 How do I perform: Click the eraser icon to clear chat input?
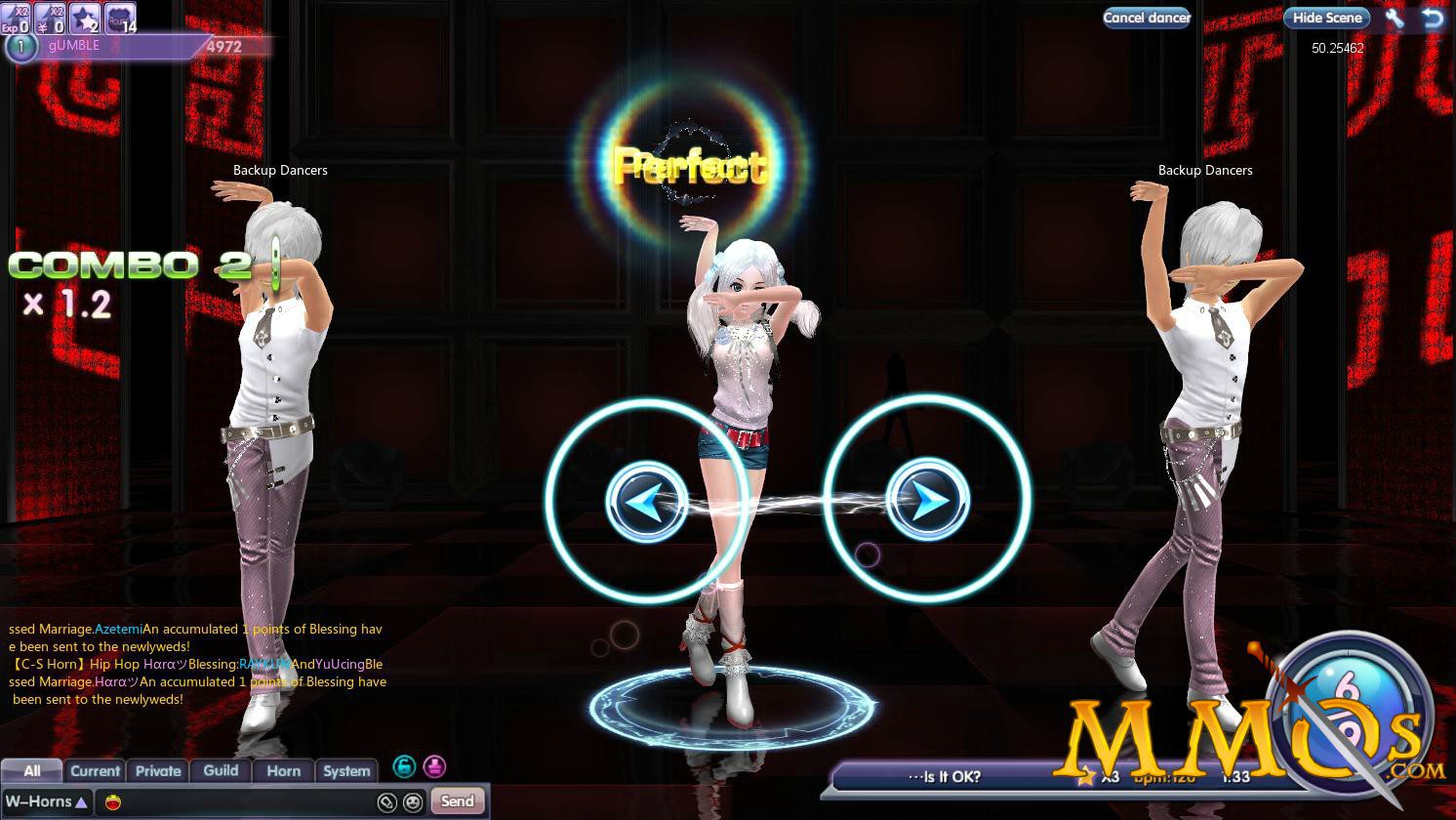point(387,801)
